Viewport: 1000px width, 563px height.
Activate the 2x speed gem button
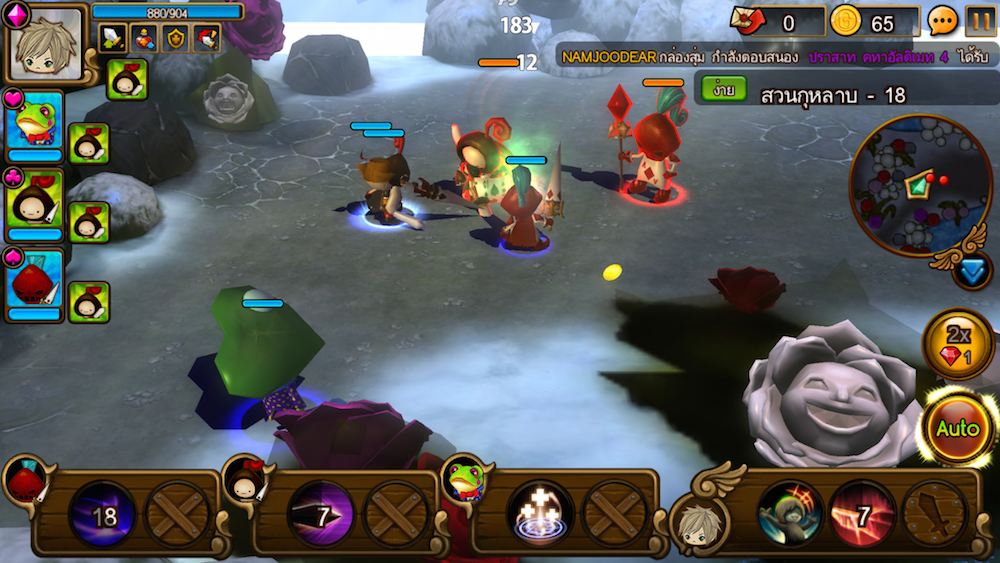(x=958, y=344)
